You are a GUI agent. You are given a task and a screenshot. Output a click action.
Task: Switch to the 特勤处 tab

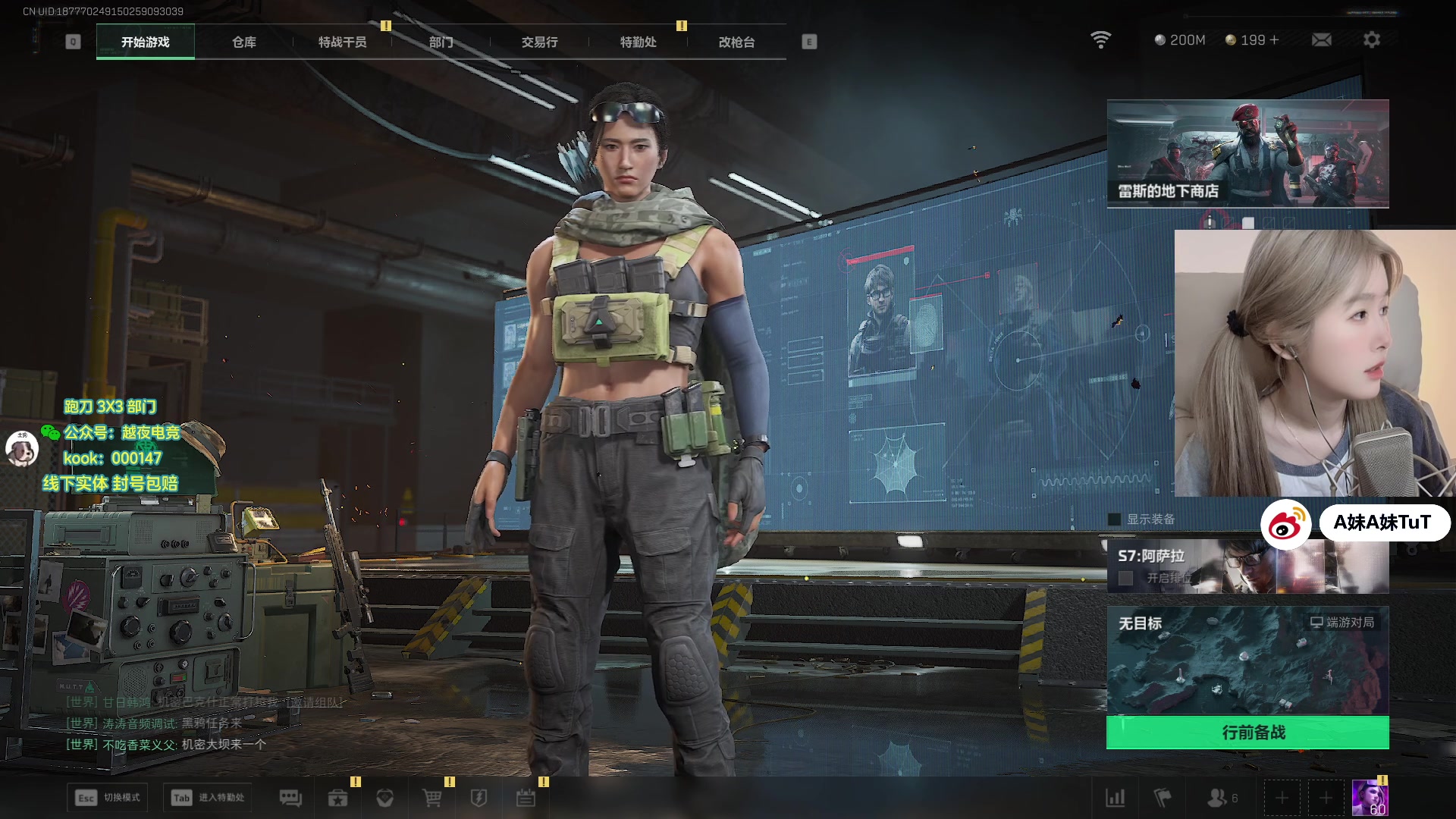tap(638, 42)
